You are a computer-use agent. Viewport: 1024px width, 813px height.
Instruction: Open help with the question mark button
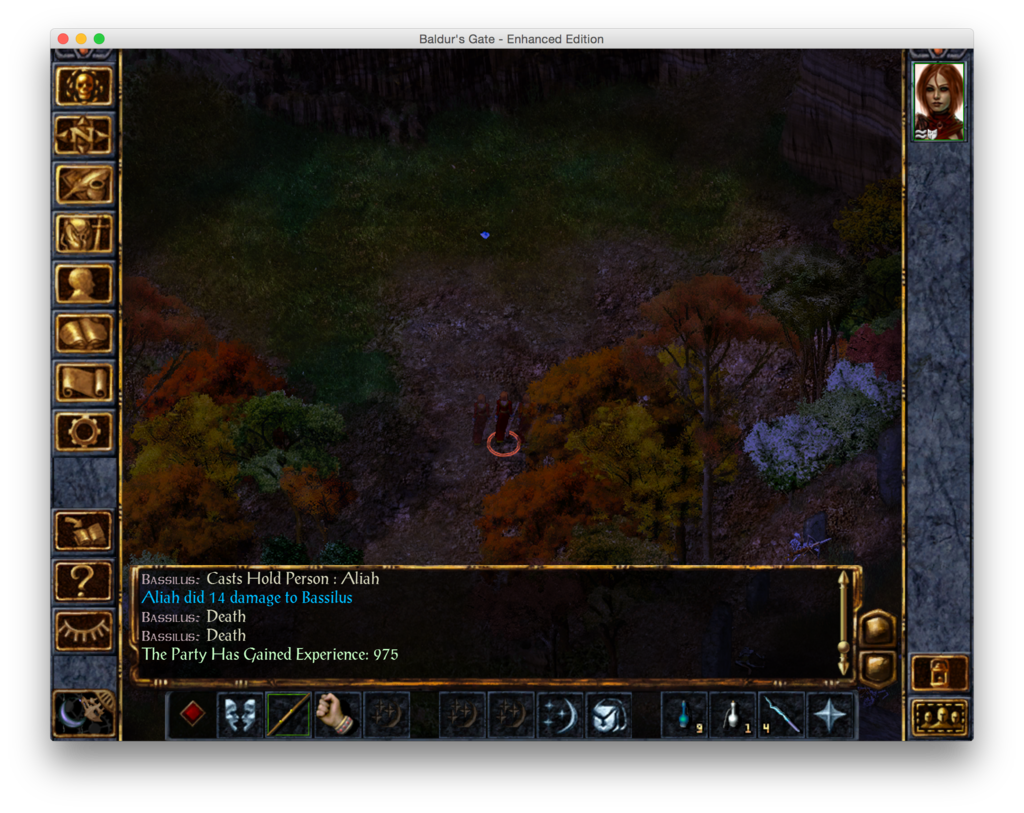click(84, 580)
